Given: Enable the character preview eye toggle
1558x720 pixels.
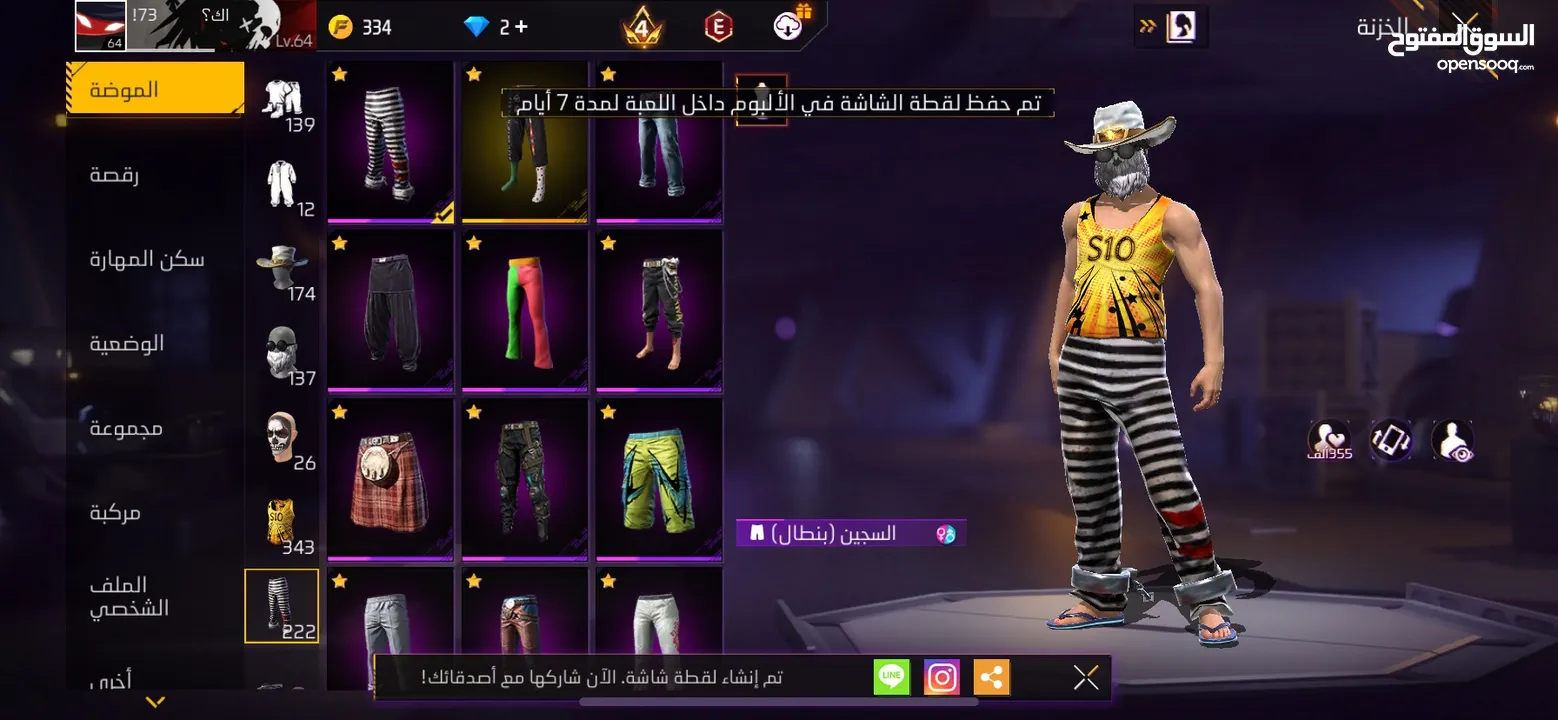Looking at the screenshot, I should [1452, 440].
